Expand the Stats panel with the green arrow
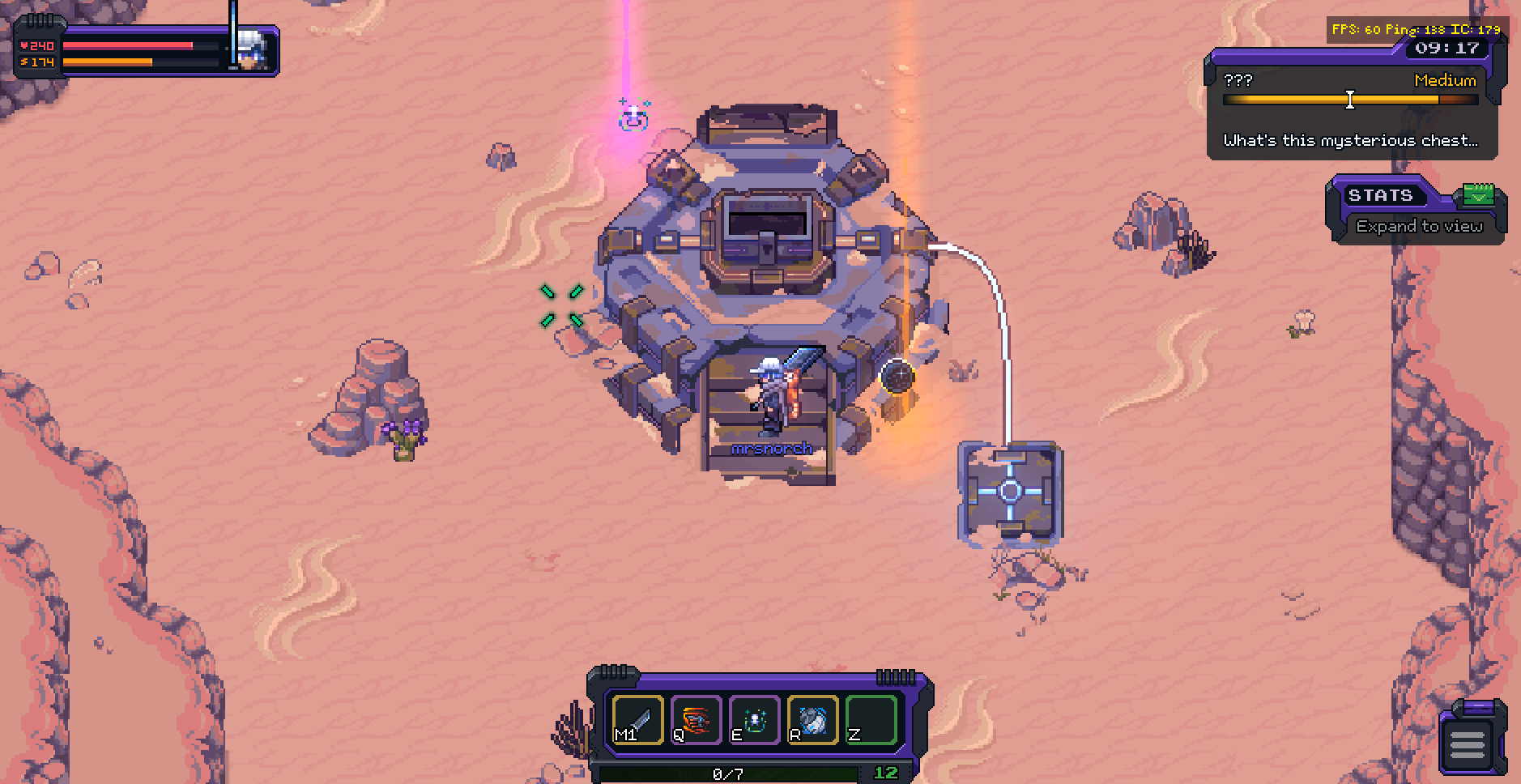Image resolution: width=1521 pixels, height=784 pixels. [1479, 195]
